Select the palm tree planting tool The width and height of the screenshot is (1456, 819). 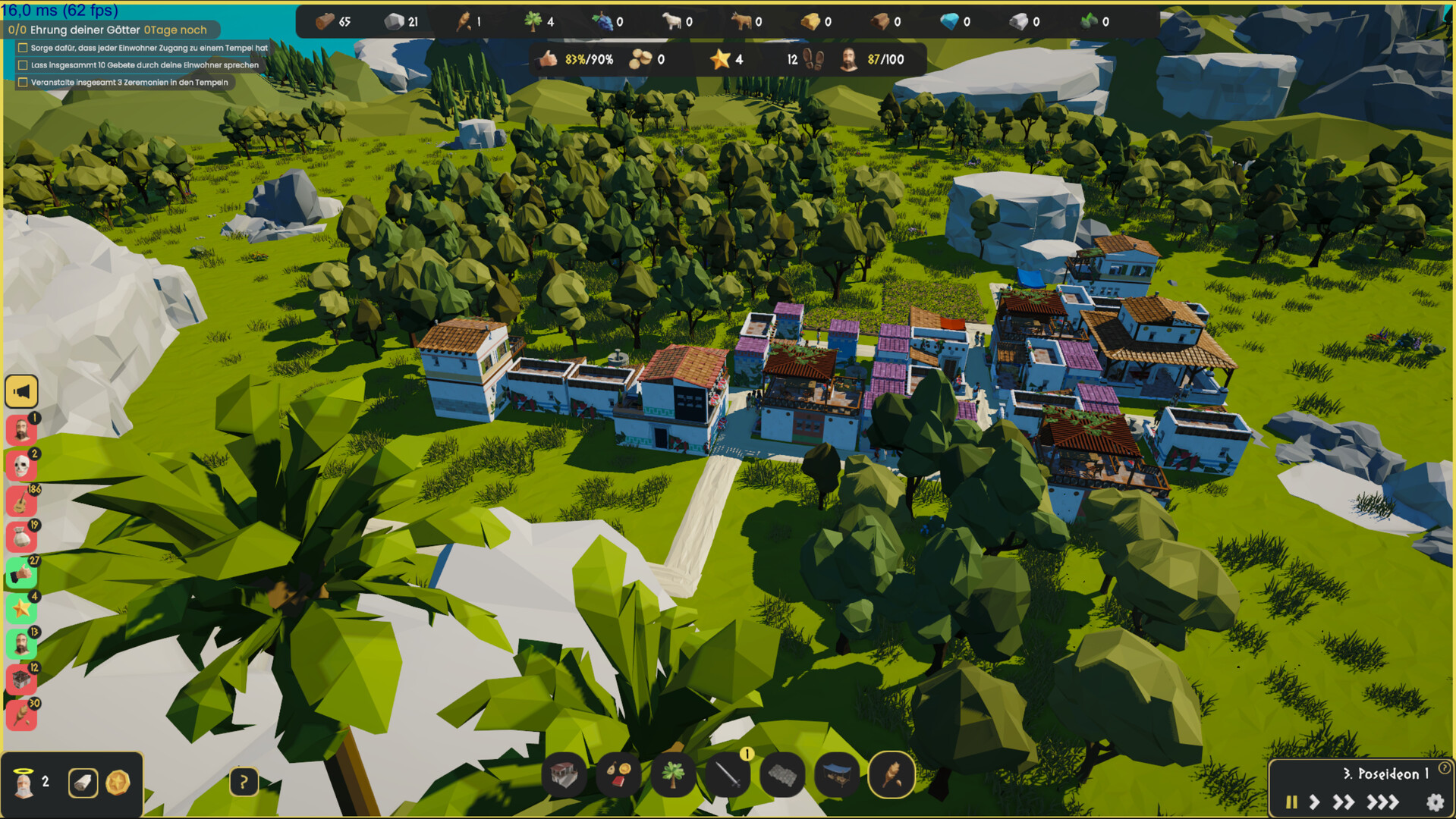[x=671, y=775]
